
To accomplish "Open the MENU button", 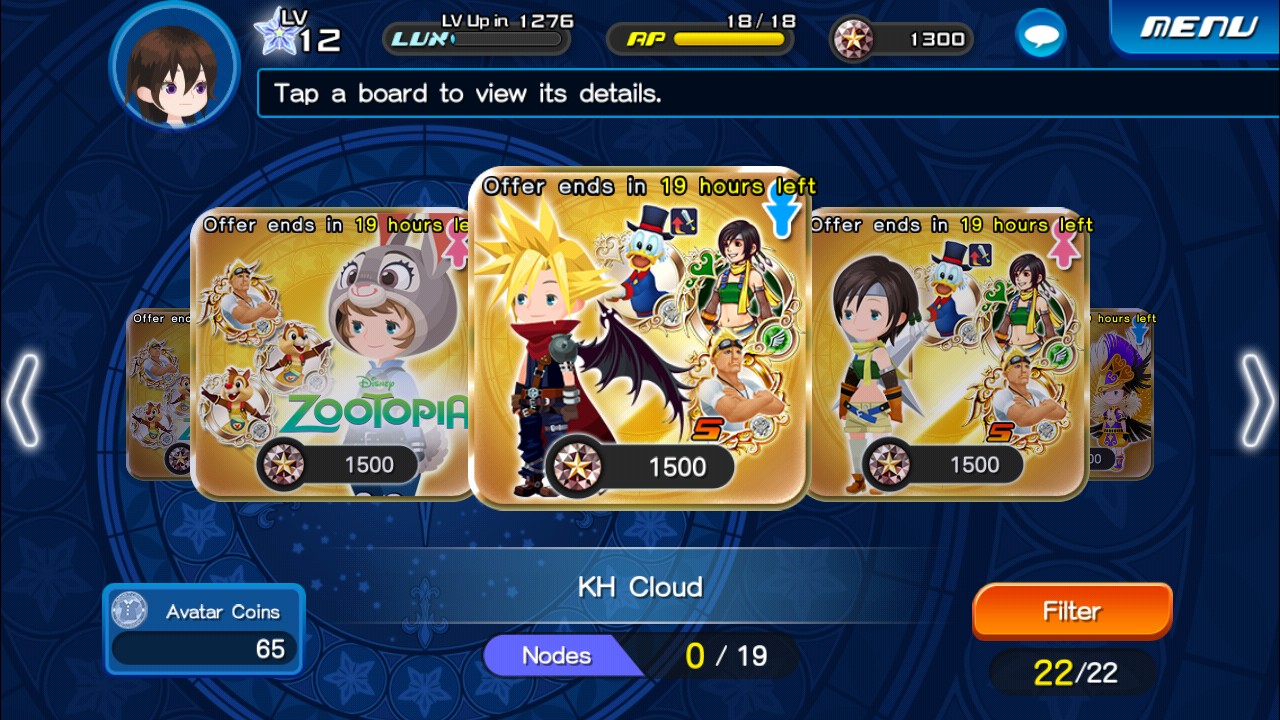I will click(1198, 27).
